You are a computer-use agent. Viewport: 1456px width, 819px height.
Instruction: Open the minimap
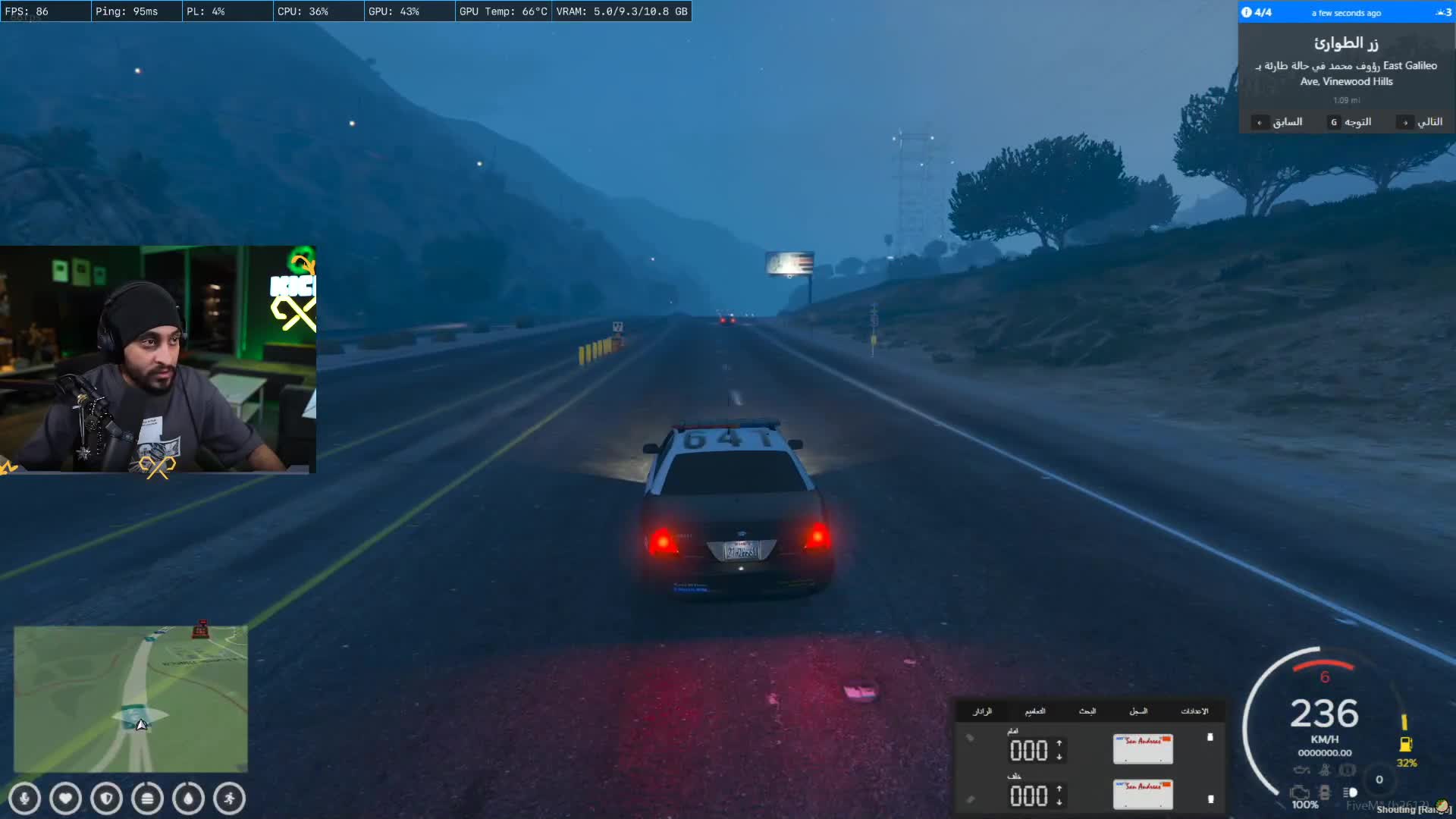(x=130, y=698)
